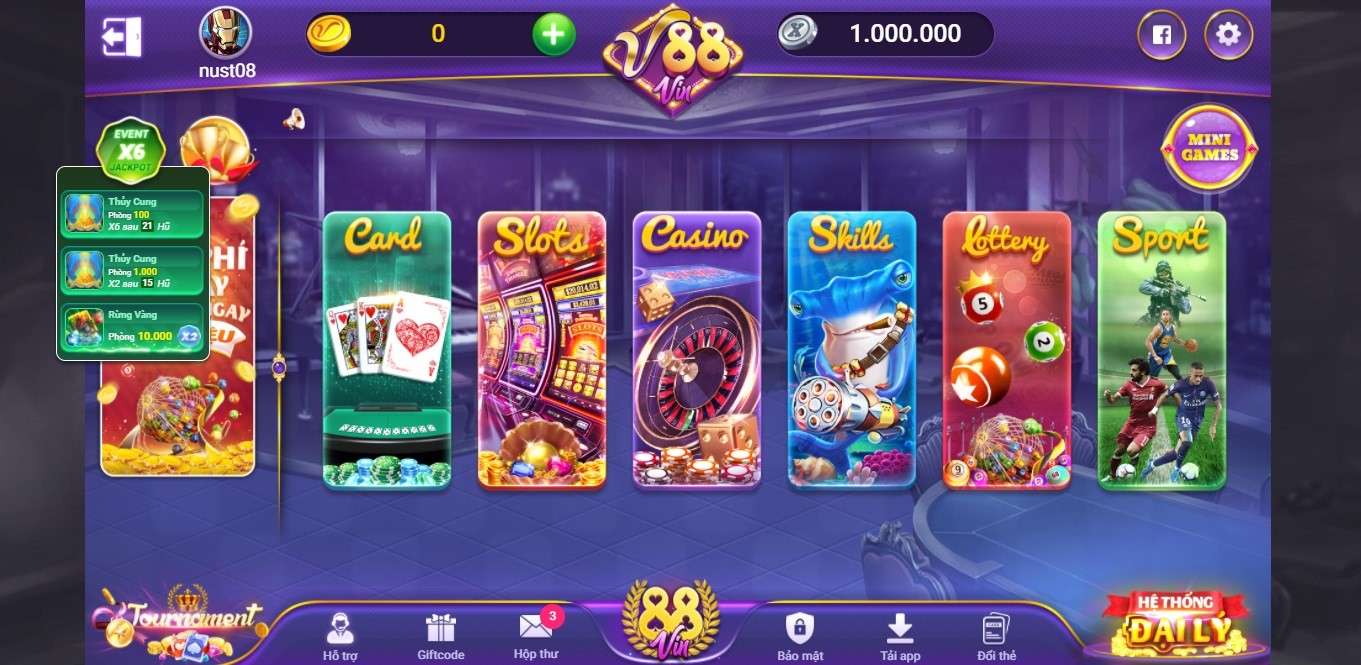Open Đổi thẻ card exchange
This screenshot has height=665, width=1361.
[996, 636]
